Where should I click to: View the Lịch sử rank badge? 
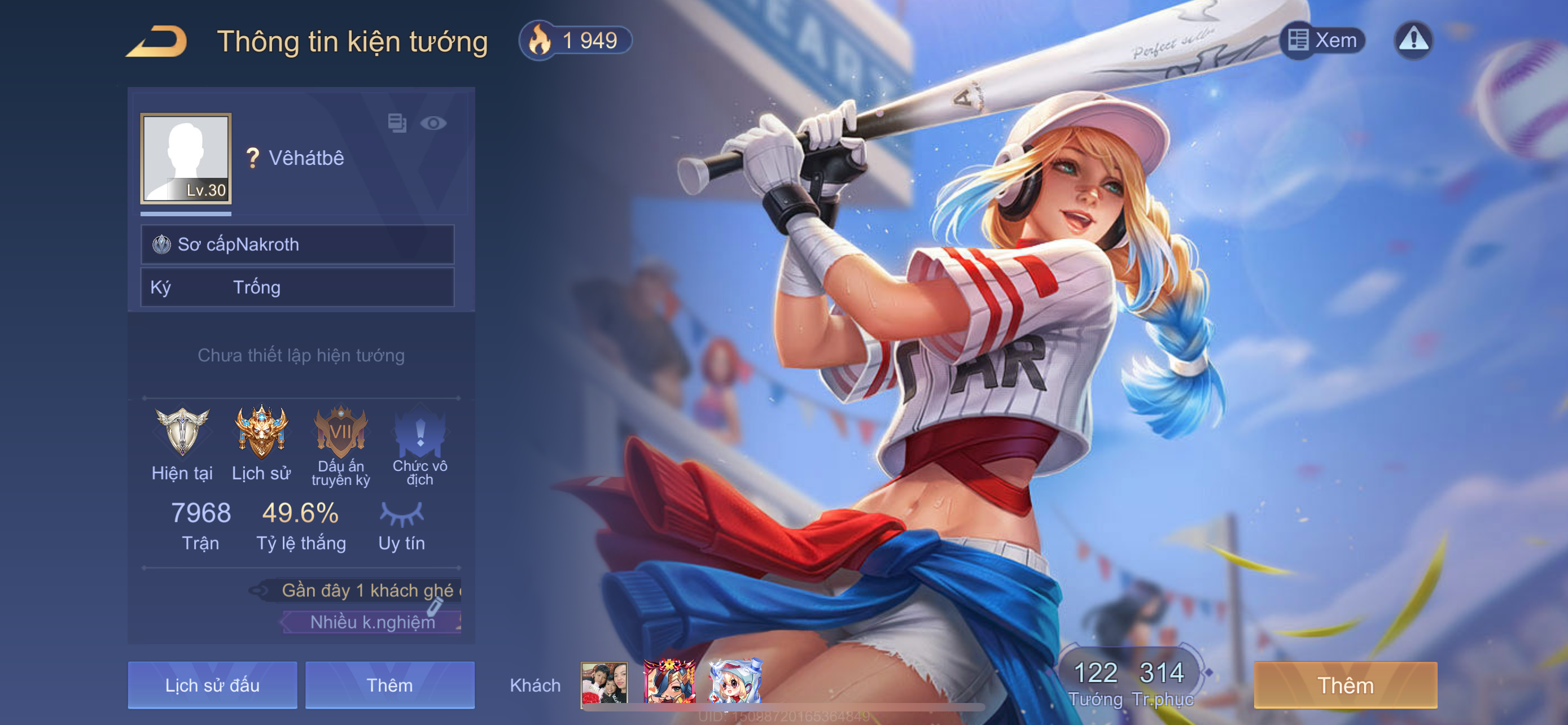(261, 433)
